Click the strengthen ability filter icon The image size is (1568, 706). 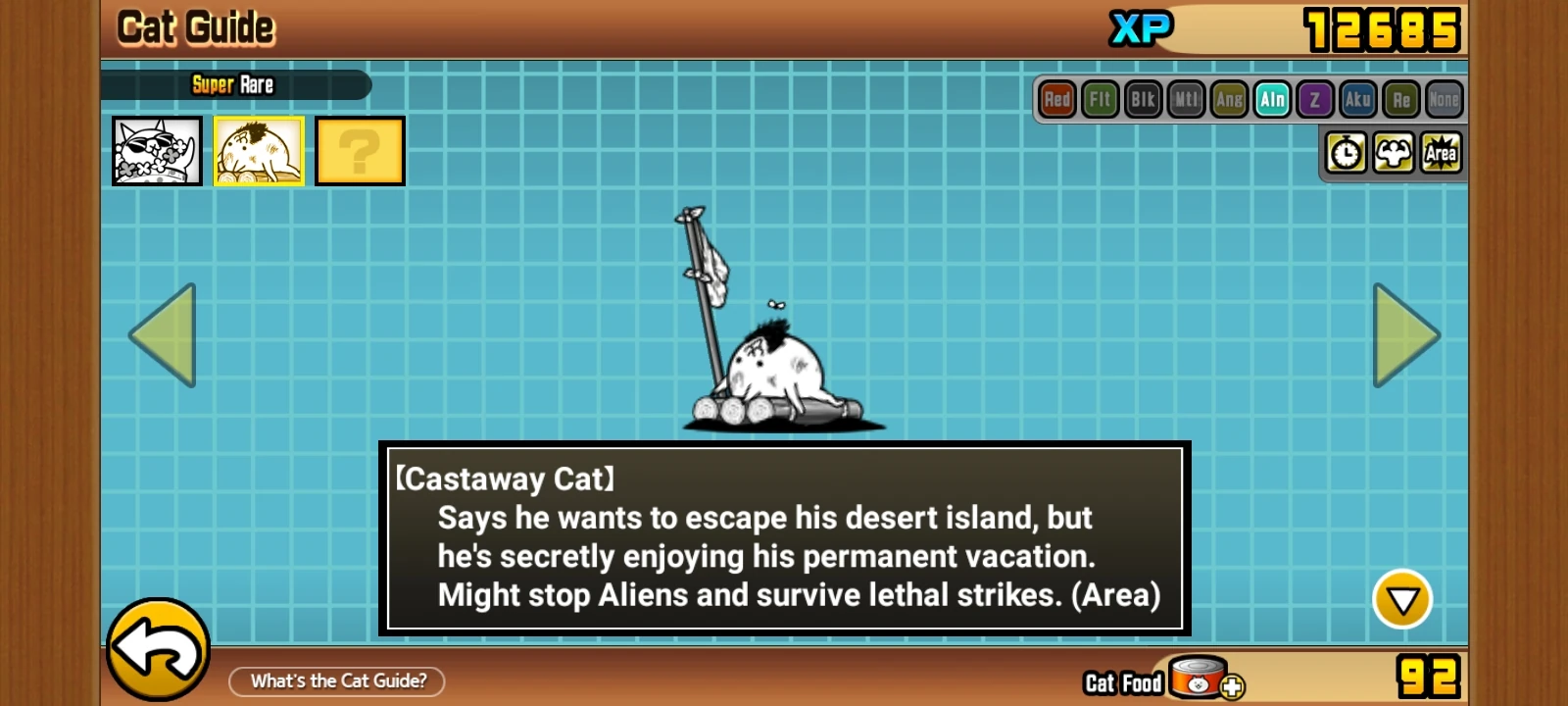[x=1393, y=153]
